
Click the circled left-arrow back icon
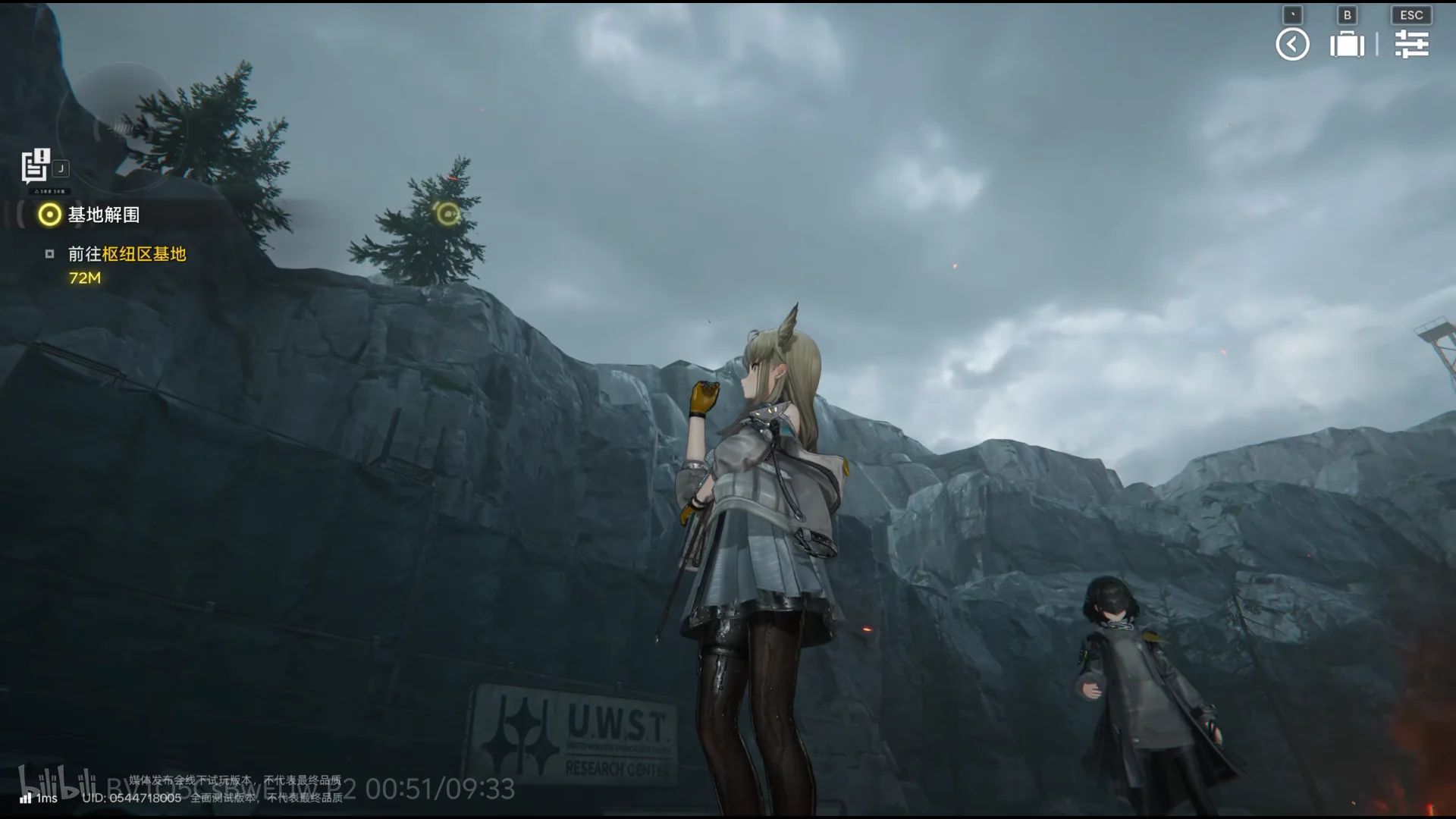click(1292, 44)
